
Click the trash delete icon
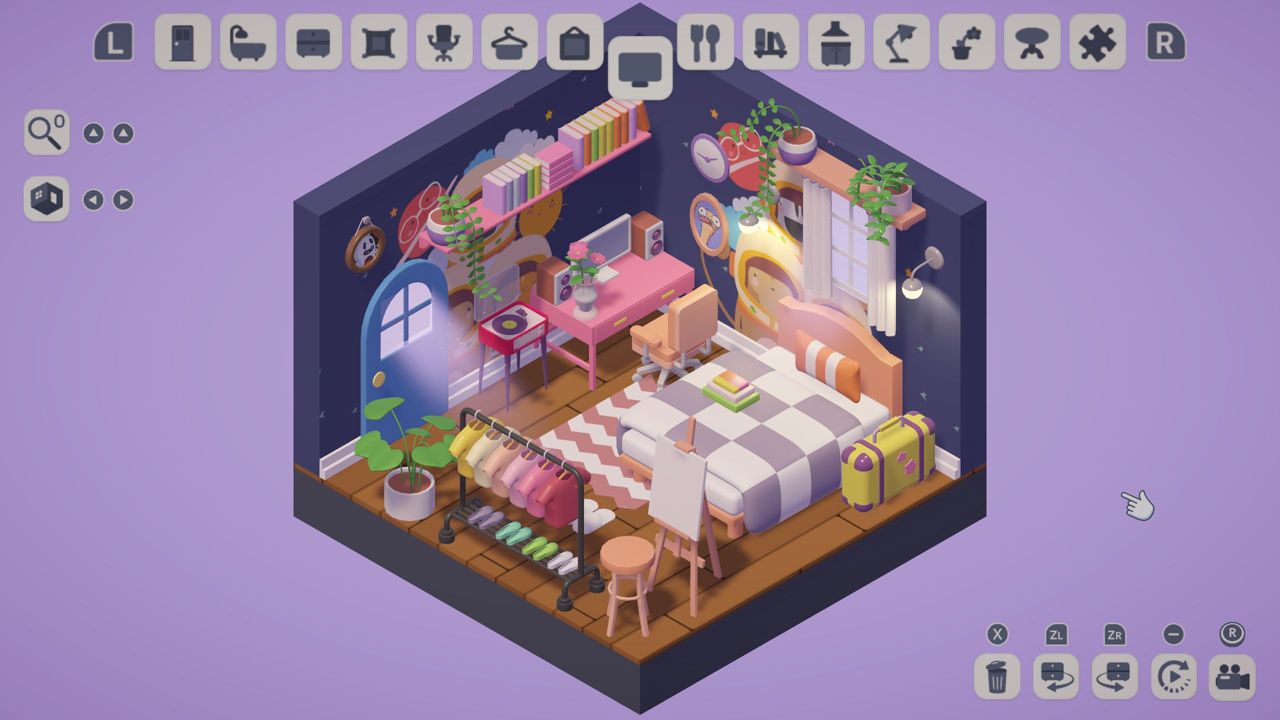[x=996, y=676]
